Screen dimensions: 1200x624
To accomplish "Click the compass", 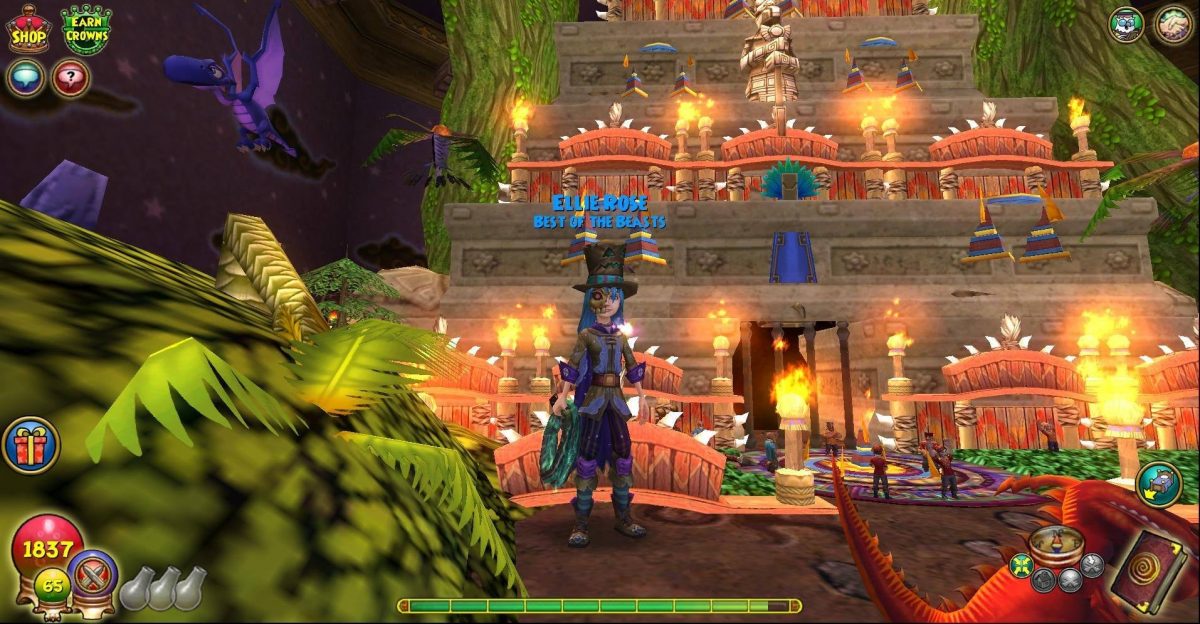I will point(1056,545).
